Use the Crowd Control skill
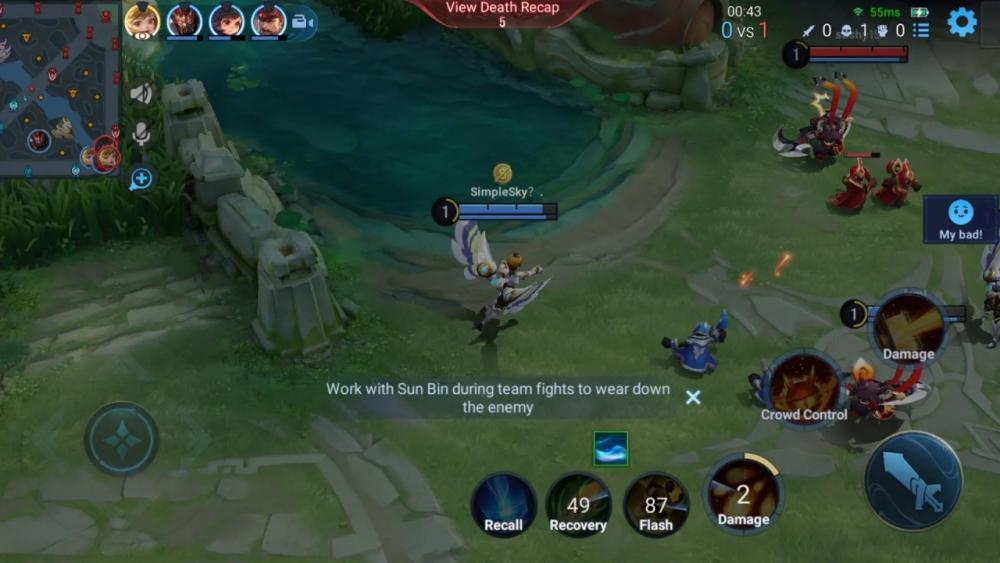 pyautogui.click(x=804, y=389)
